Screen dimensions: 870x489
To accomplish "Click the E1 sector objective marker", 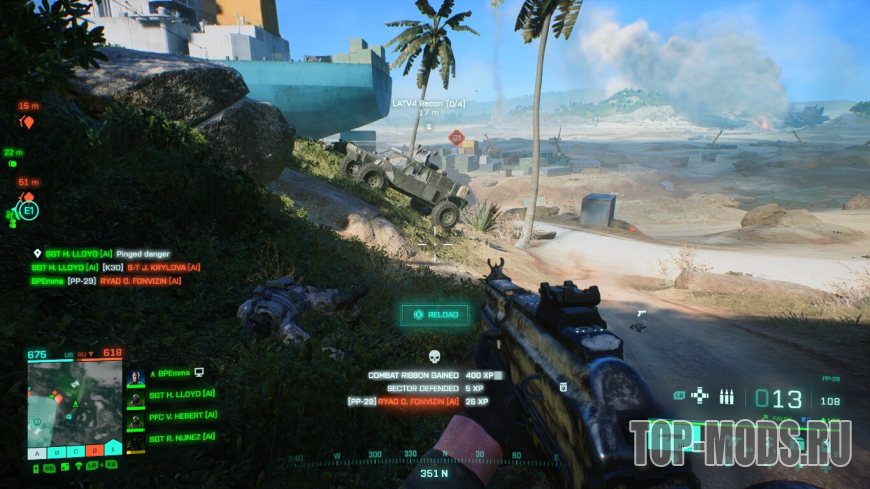I will [28, 211].
